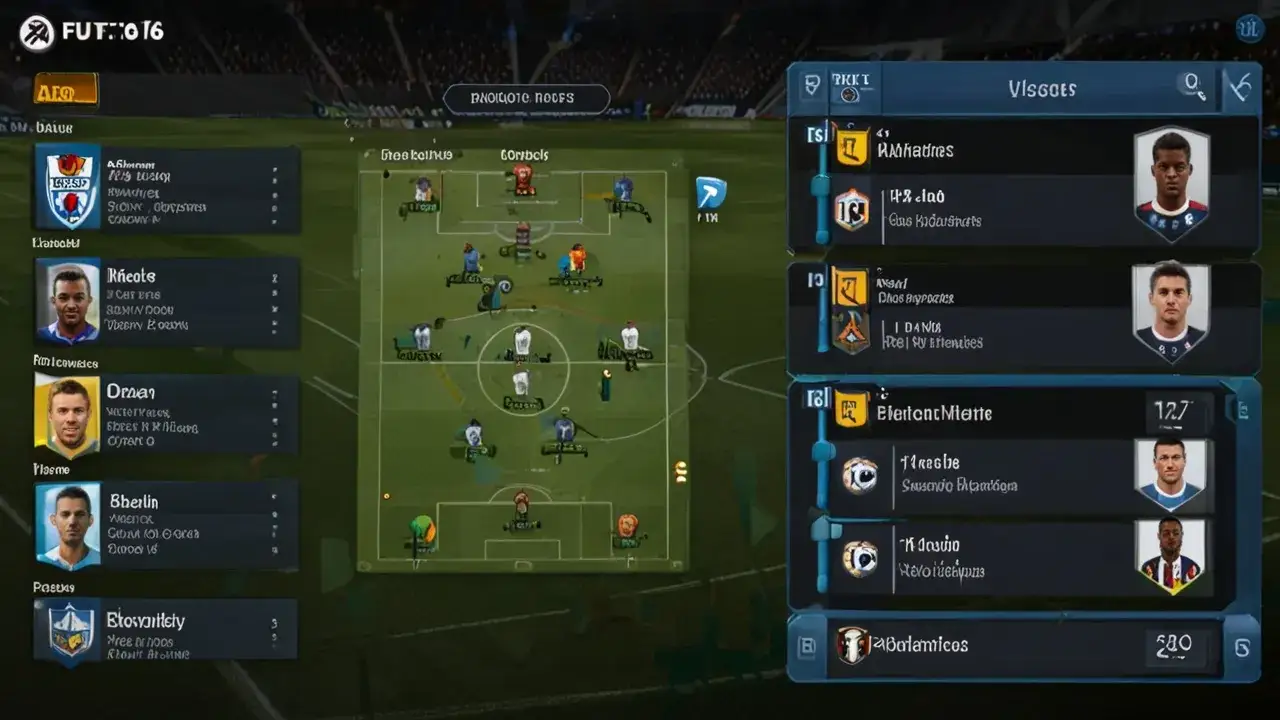Select the shield icon left of the panel header

coord(810,87)
